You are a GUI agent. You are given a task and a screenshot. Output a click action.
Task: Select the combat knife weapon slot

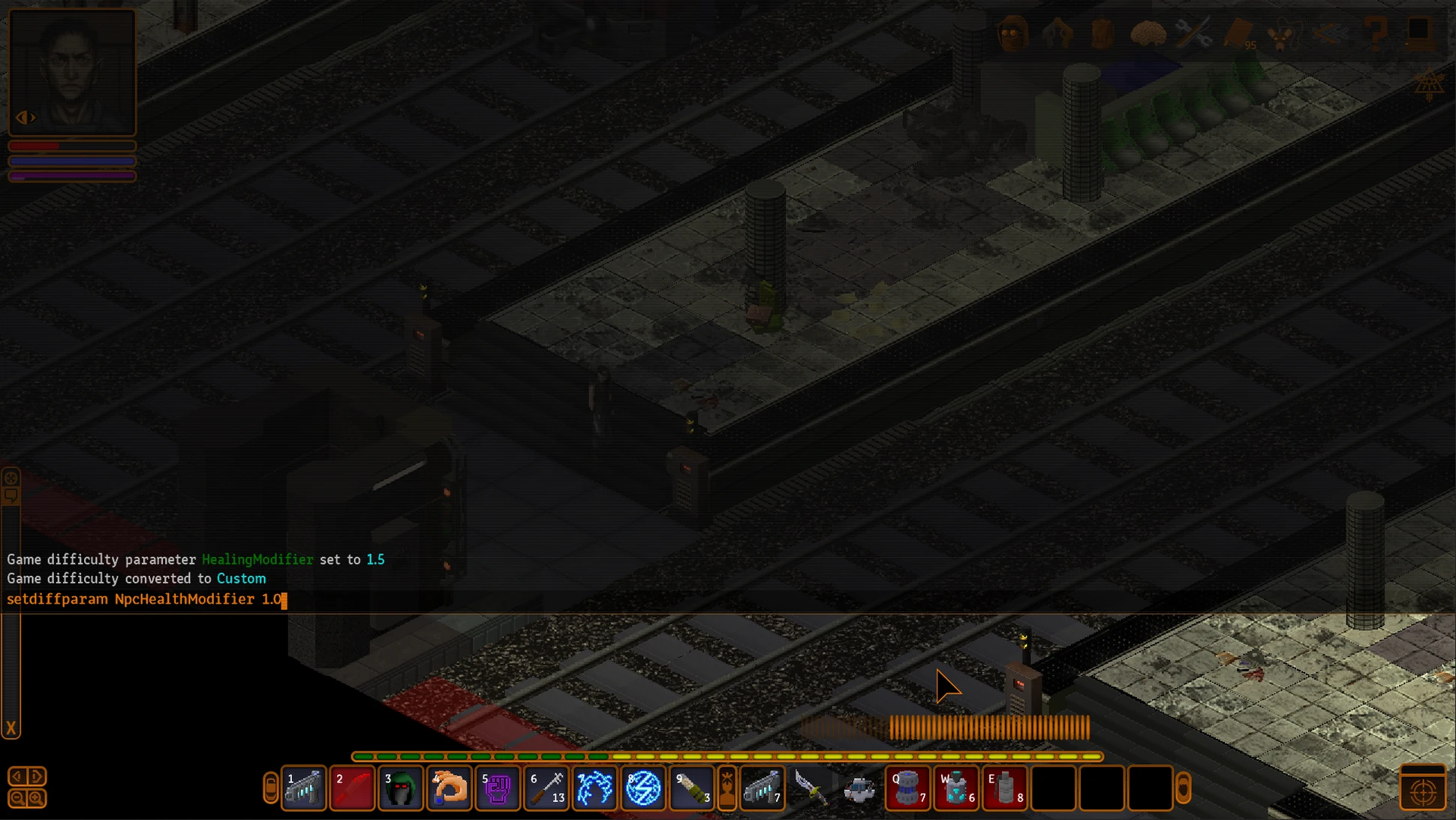point(811,788)
